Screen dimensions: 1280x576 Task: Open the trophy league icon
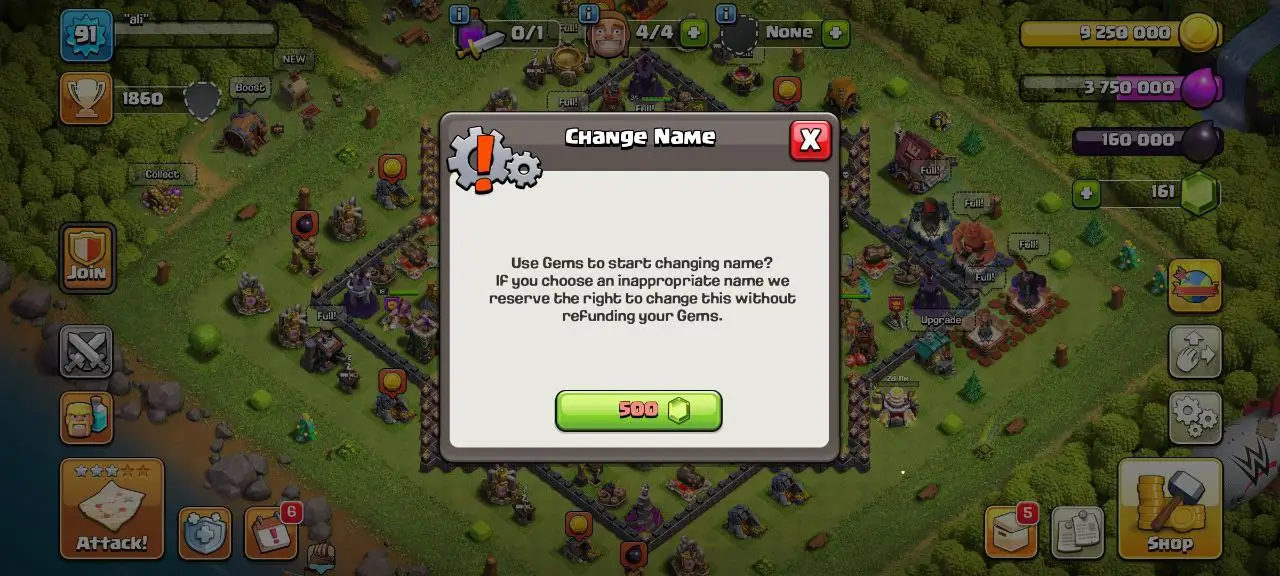[x=86, y=98]
